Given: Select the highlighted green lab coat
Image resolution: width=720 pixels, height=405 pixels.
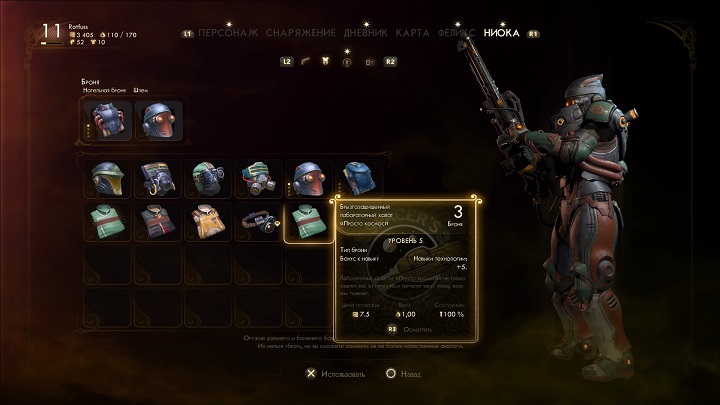Looking at the screenshot, I should coord(309,222).
